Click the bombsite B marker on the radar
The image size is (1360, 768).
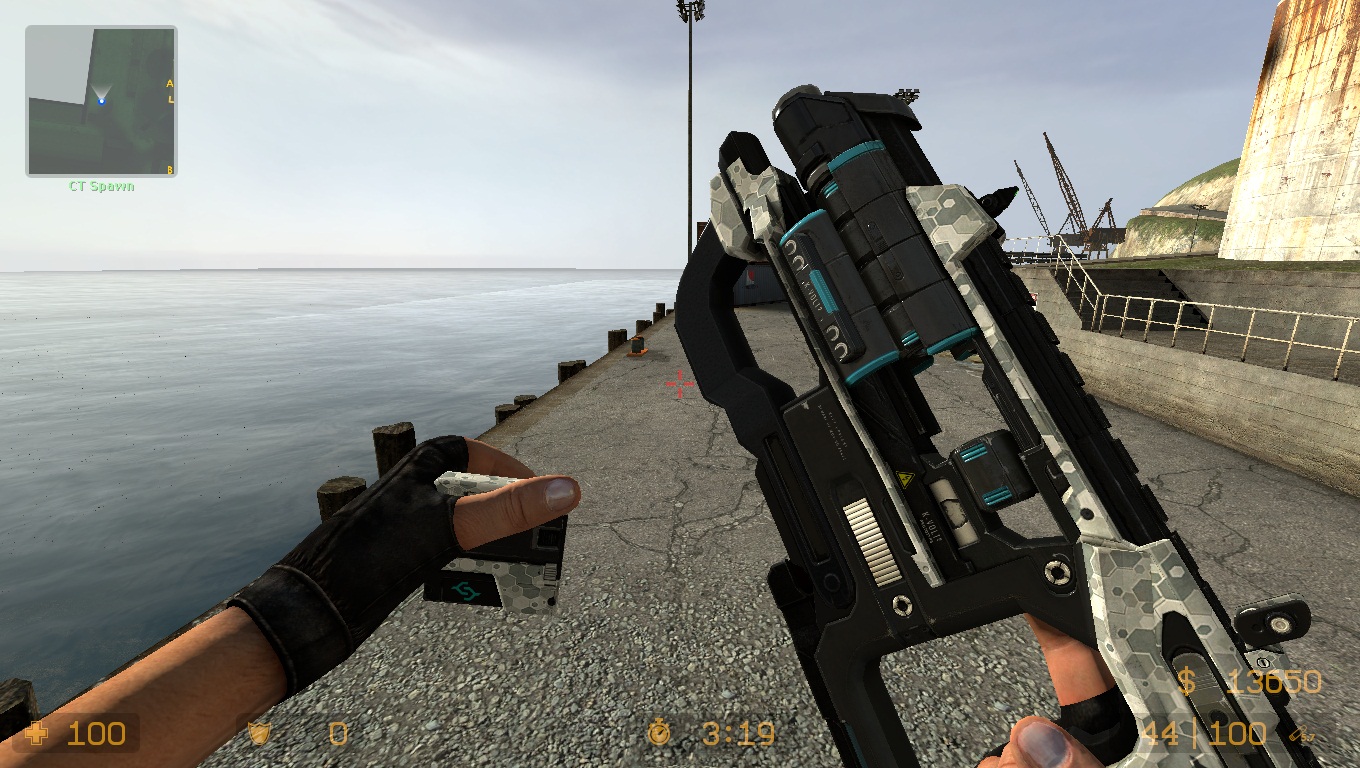click(x=169, y=170)
